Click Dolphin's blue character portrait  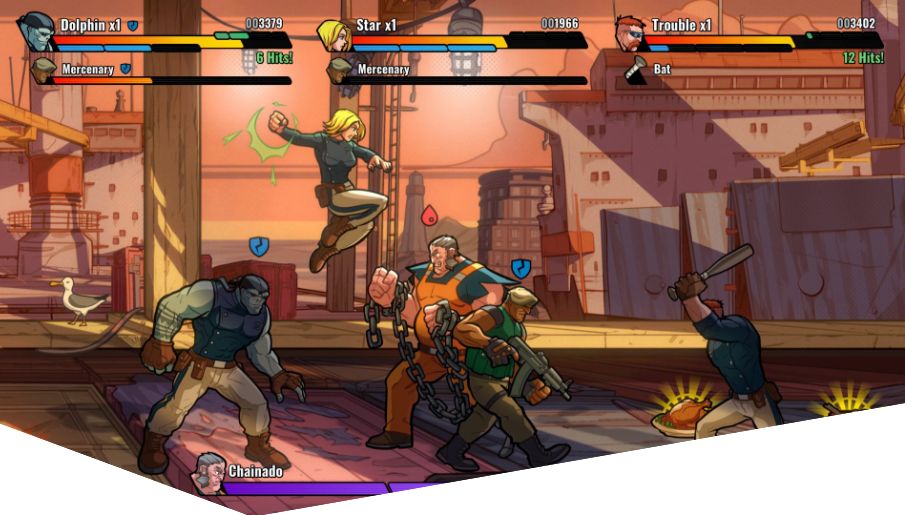pos(35,32)
